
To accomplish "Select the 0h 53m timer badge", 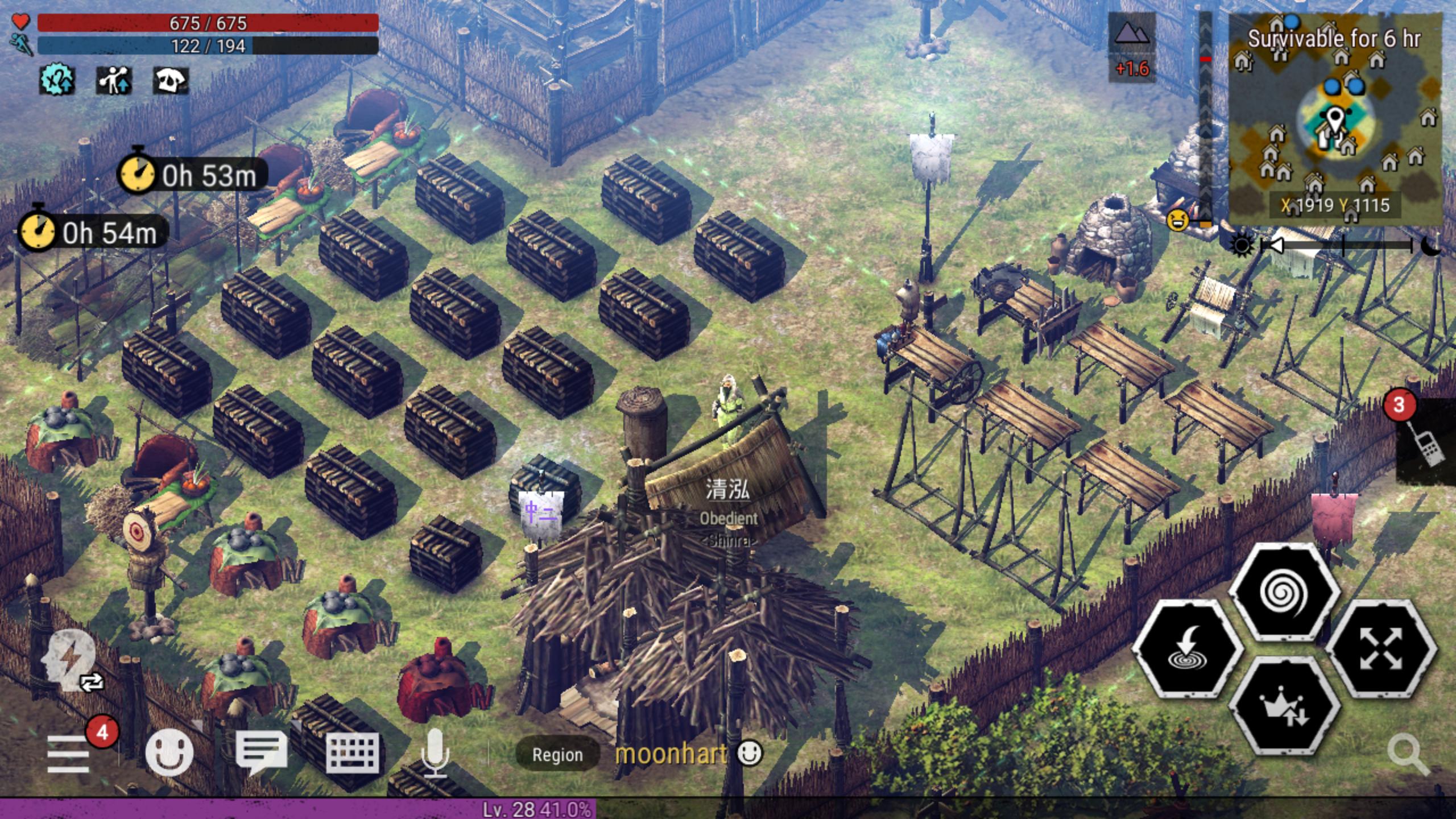I will pos(193,175).
